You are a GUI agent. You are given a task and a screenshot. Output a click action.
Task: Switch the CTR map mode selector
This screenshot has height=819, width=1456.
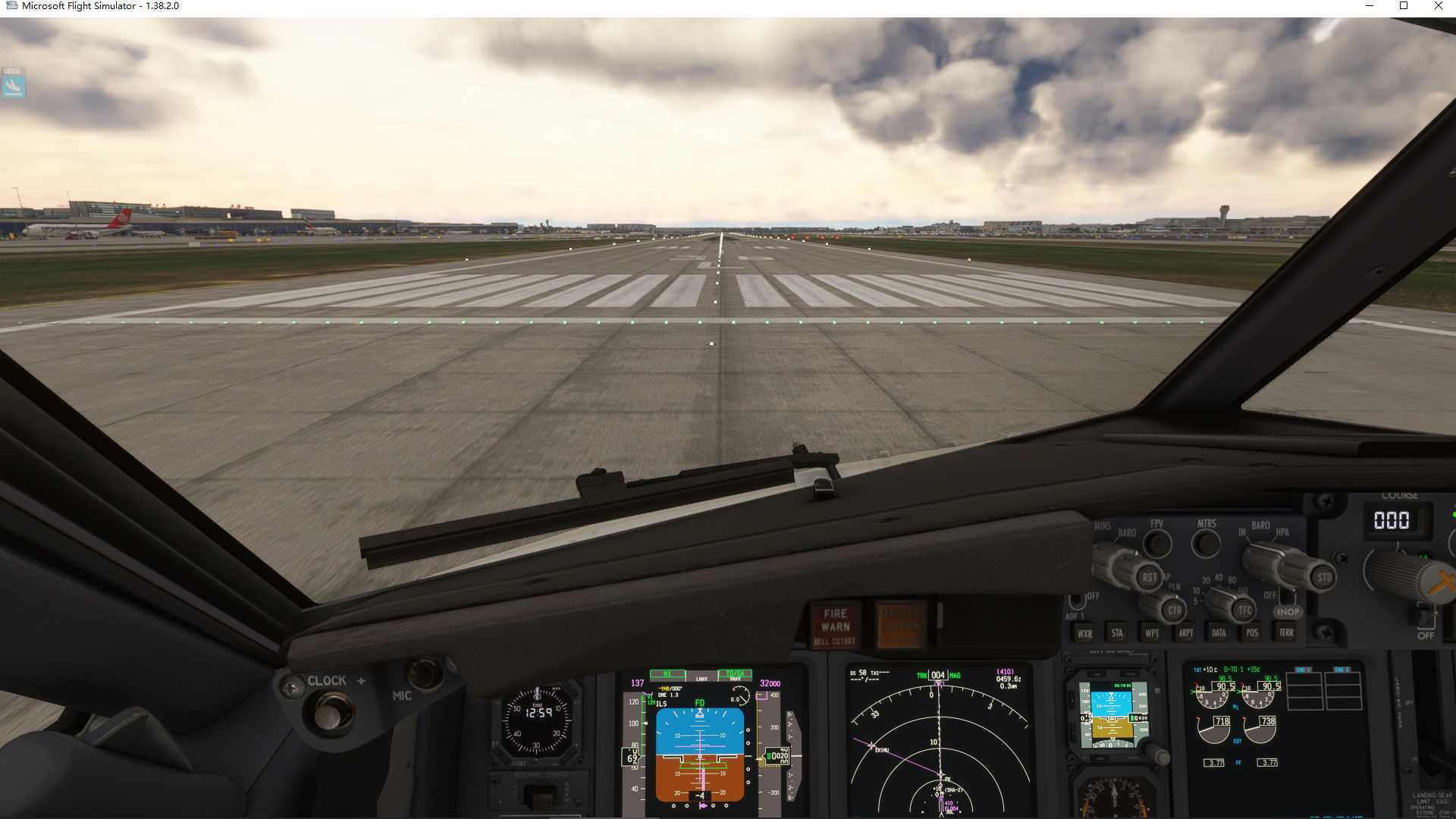pos(1175,610)
